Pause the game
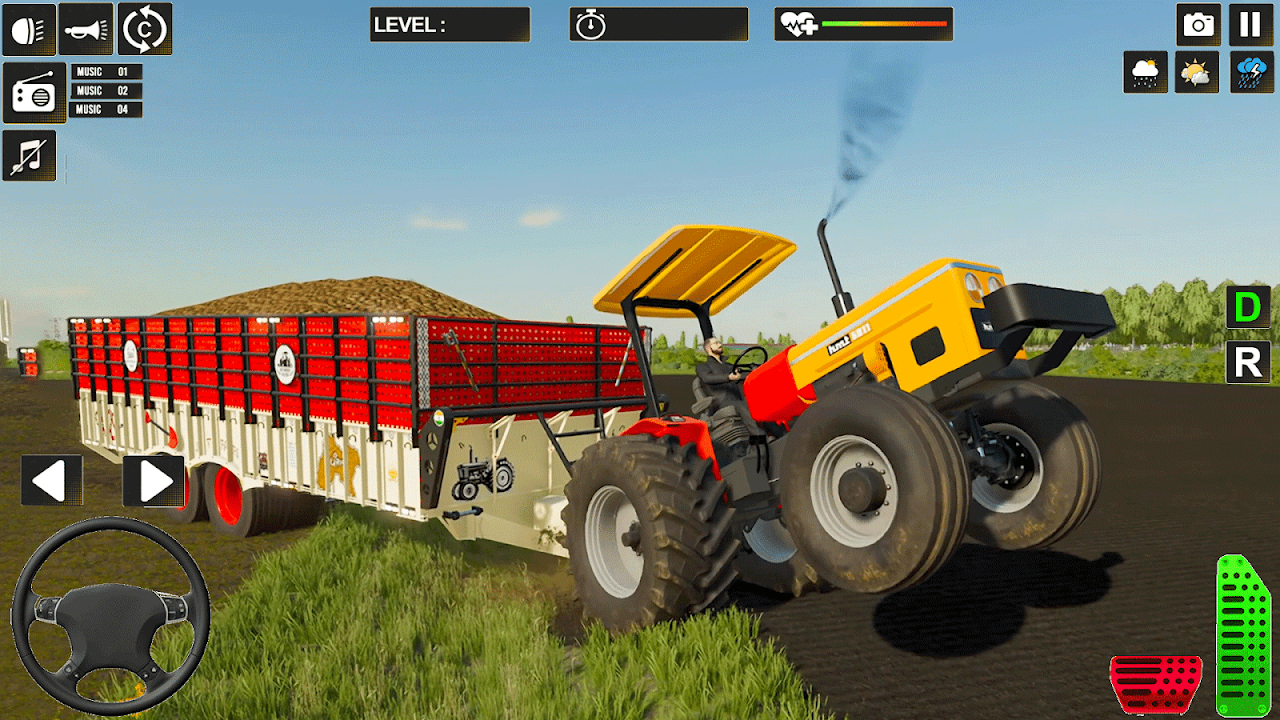Viewport: 1280px width, 720px height. pyautogui.click(x=1250, y=25)
